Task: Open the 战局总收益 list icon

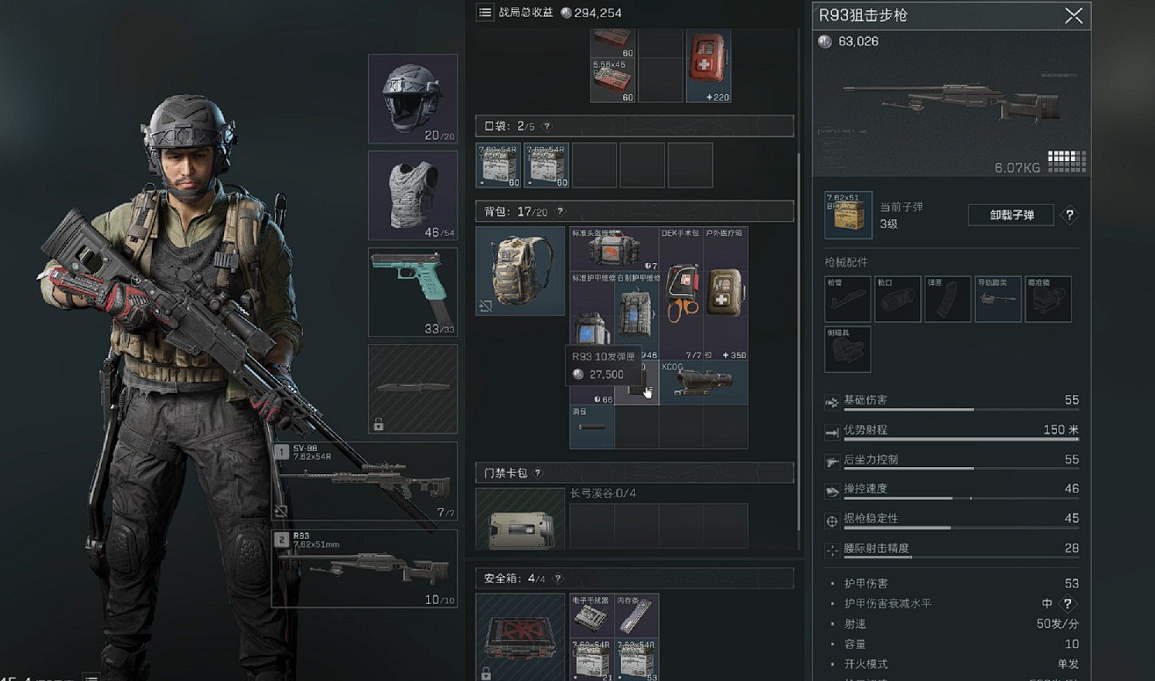Action: click(x=485, y=12)
